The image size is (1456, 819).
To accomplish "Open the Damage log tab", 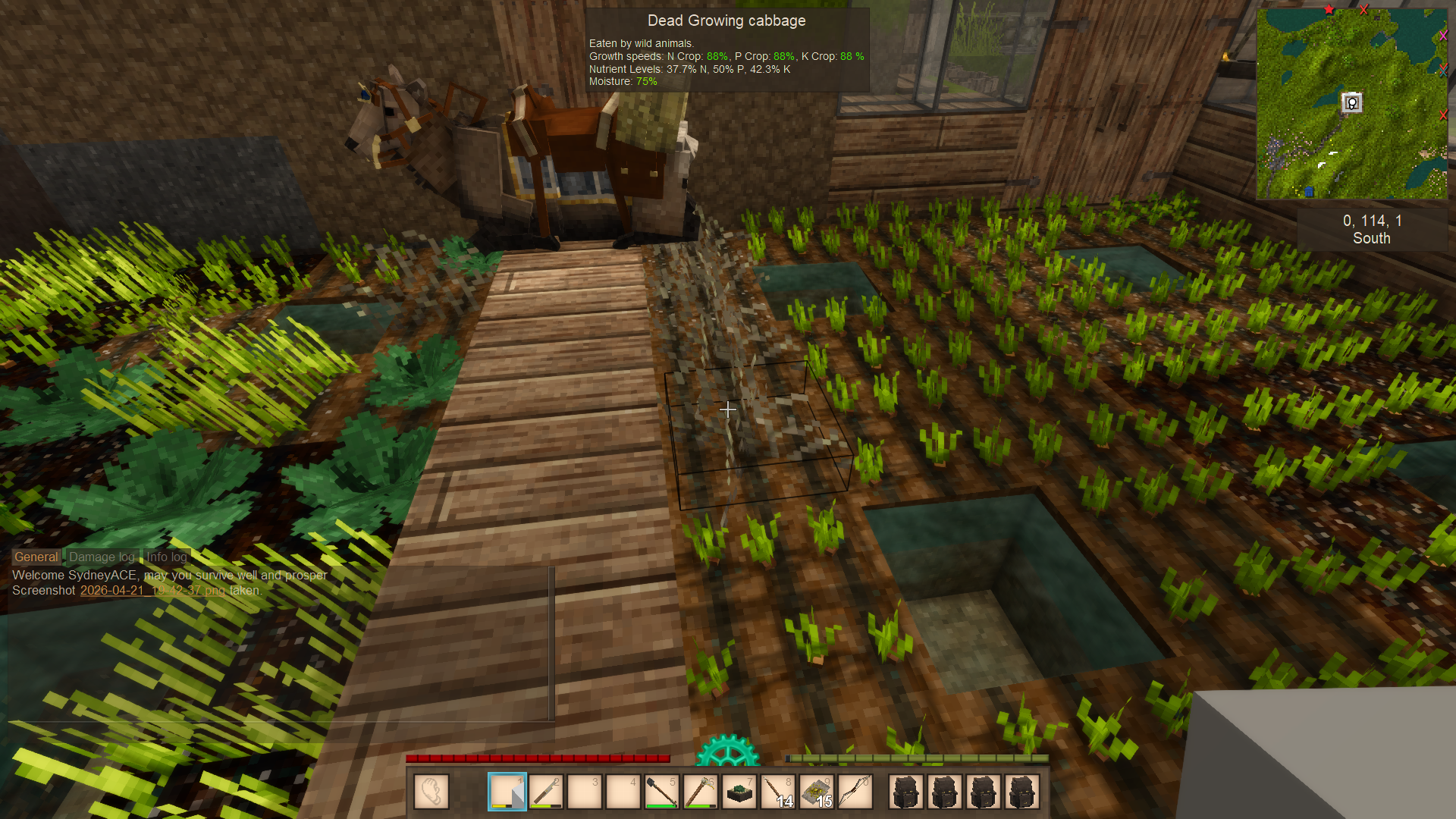I will [102, 557].
